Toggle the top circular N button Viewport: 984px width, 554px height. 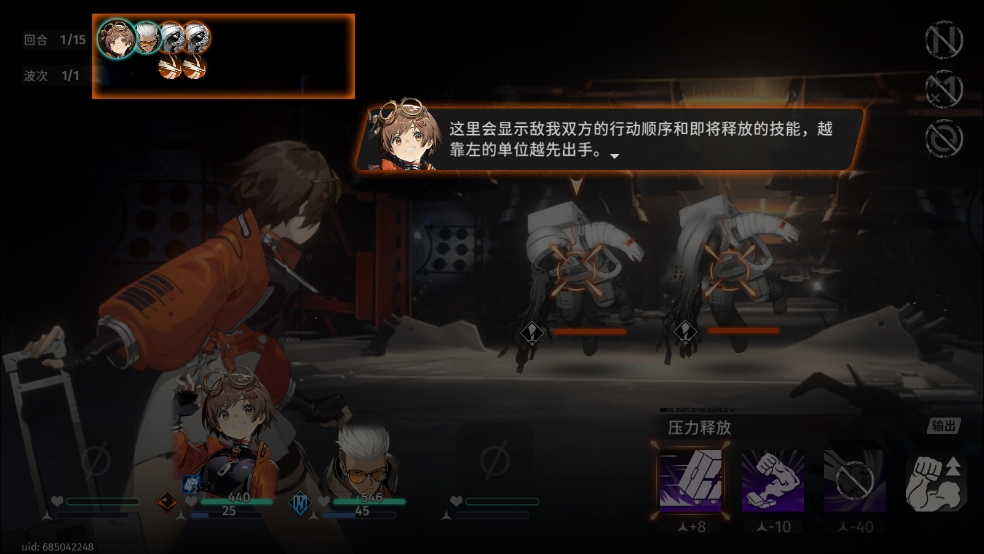(x=943, y=41)
